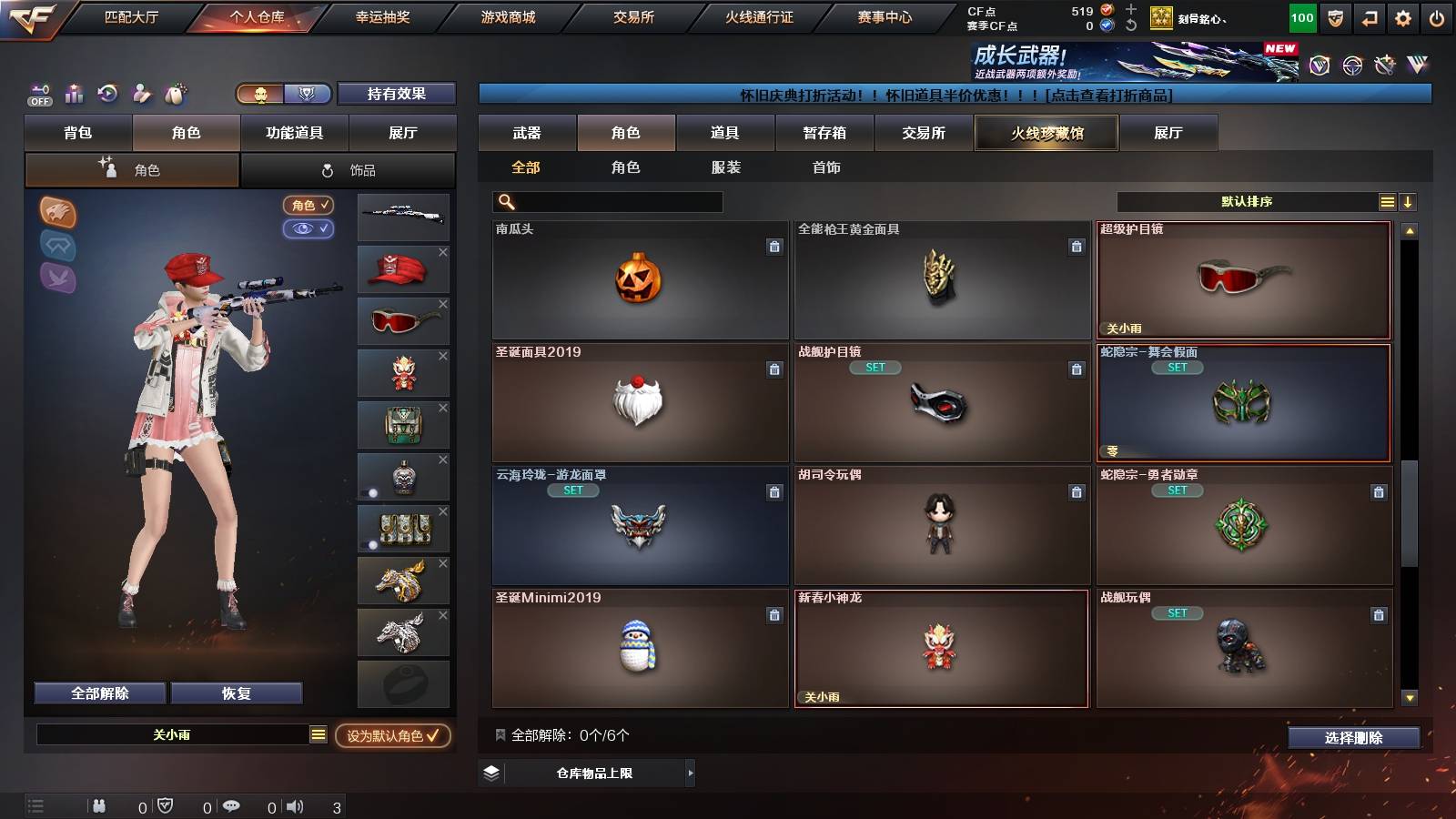Select the character customization brush icon top-left
1456x819 pixels.
[x=140, y=94]
